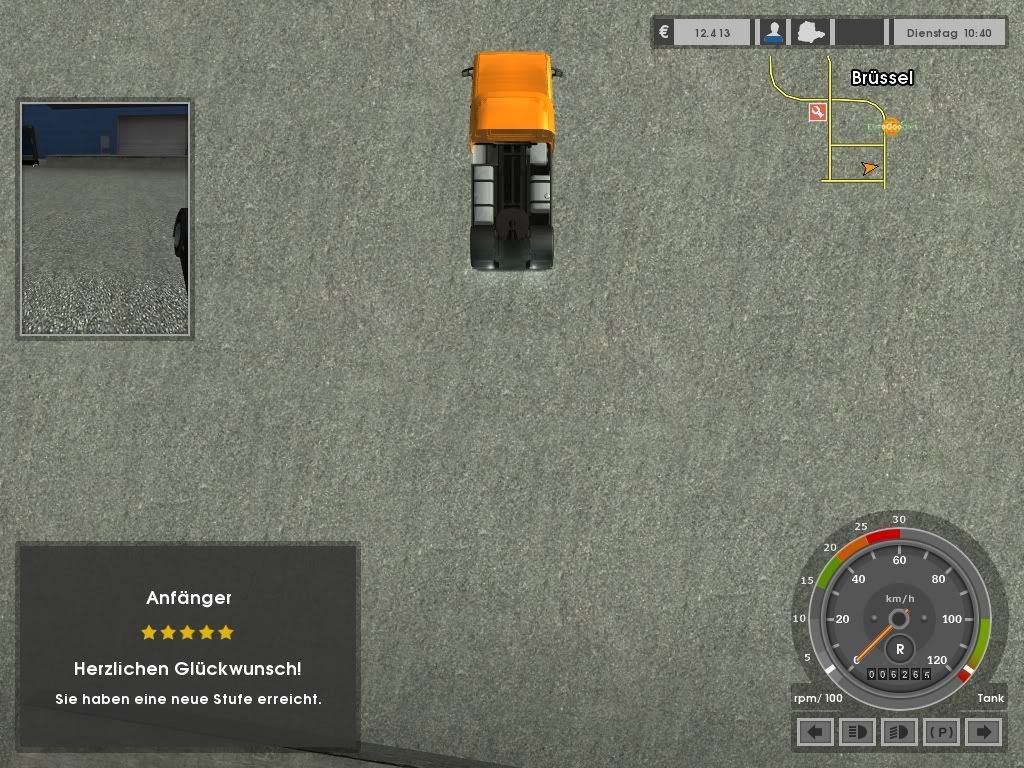Click the rear-view mirror panel
1024x768 pixels.
(x=105, y=218)
